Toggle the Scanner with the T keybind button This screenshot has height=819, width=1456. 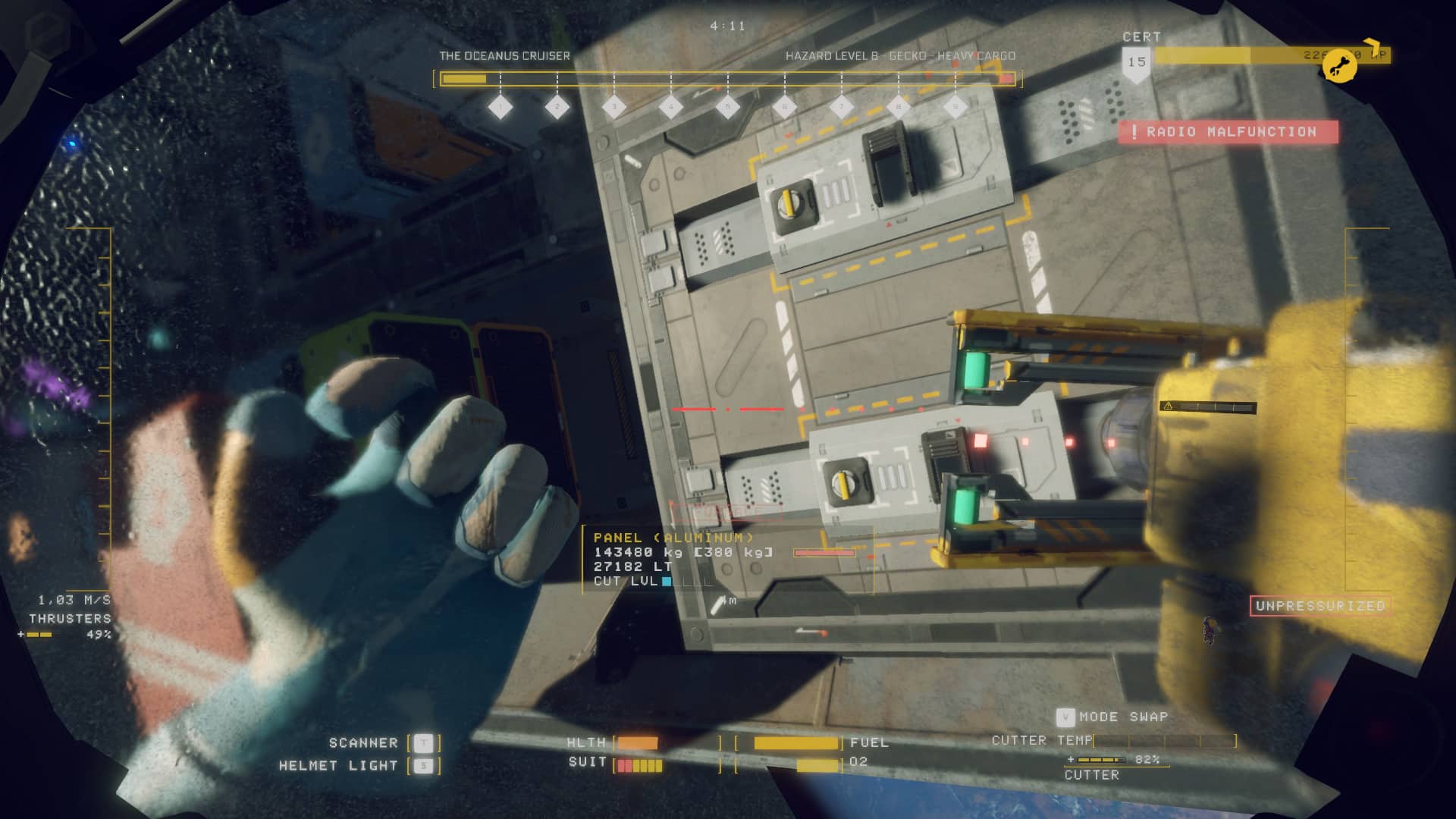(x=422, y=743)
